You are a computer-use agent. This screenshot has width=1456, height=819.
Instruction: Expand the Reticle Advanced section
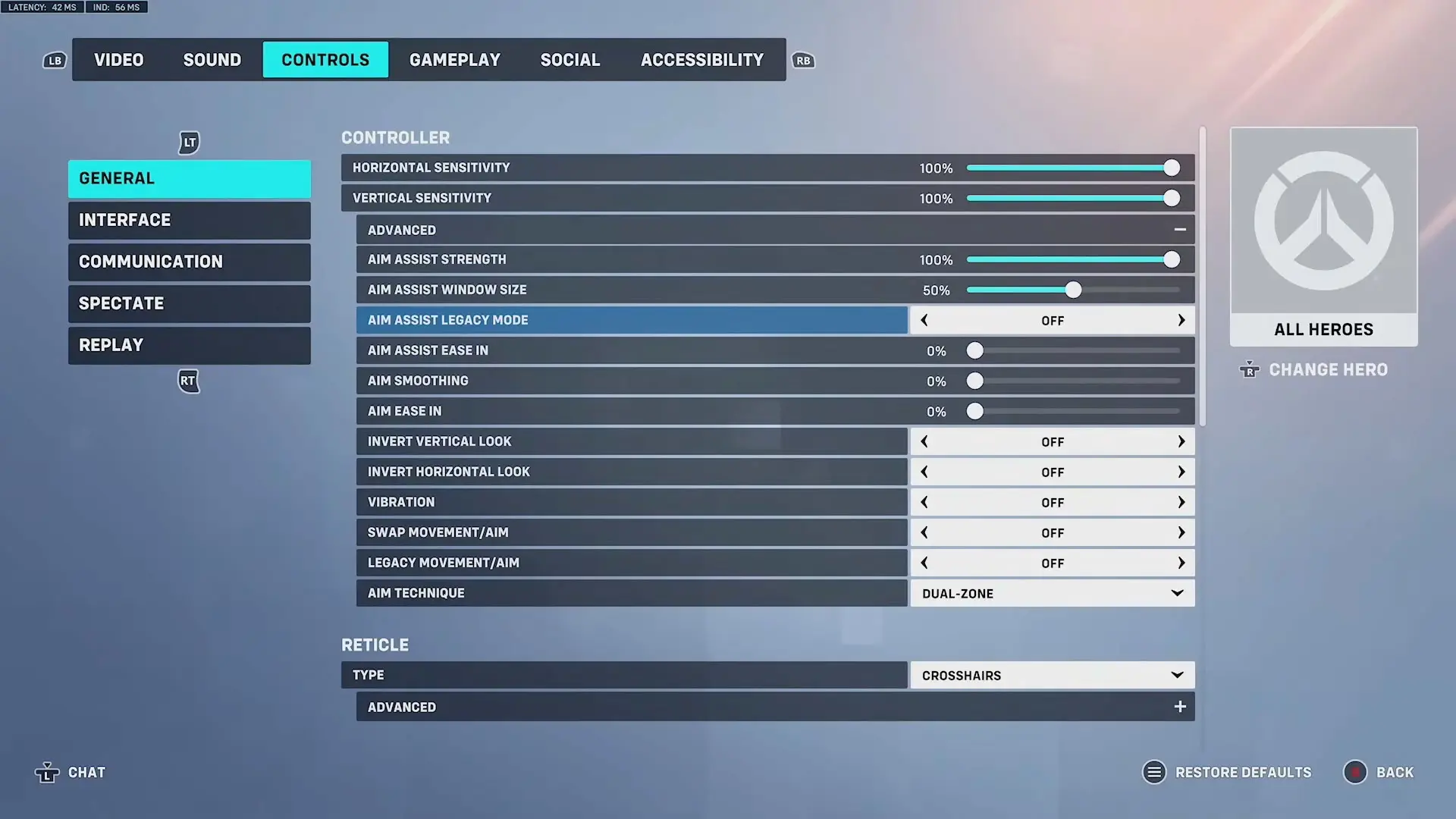1180,706
